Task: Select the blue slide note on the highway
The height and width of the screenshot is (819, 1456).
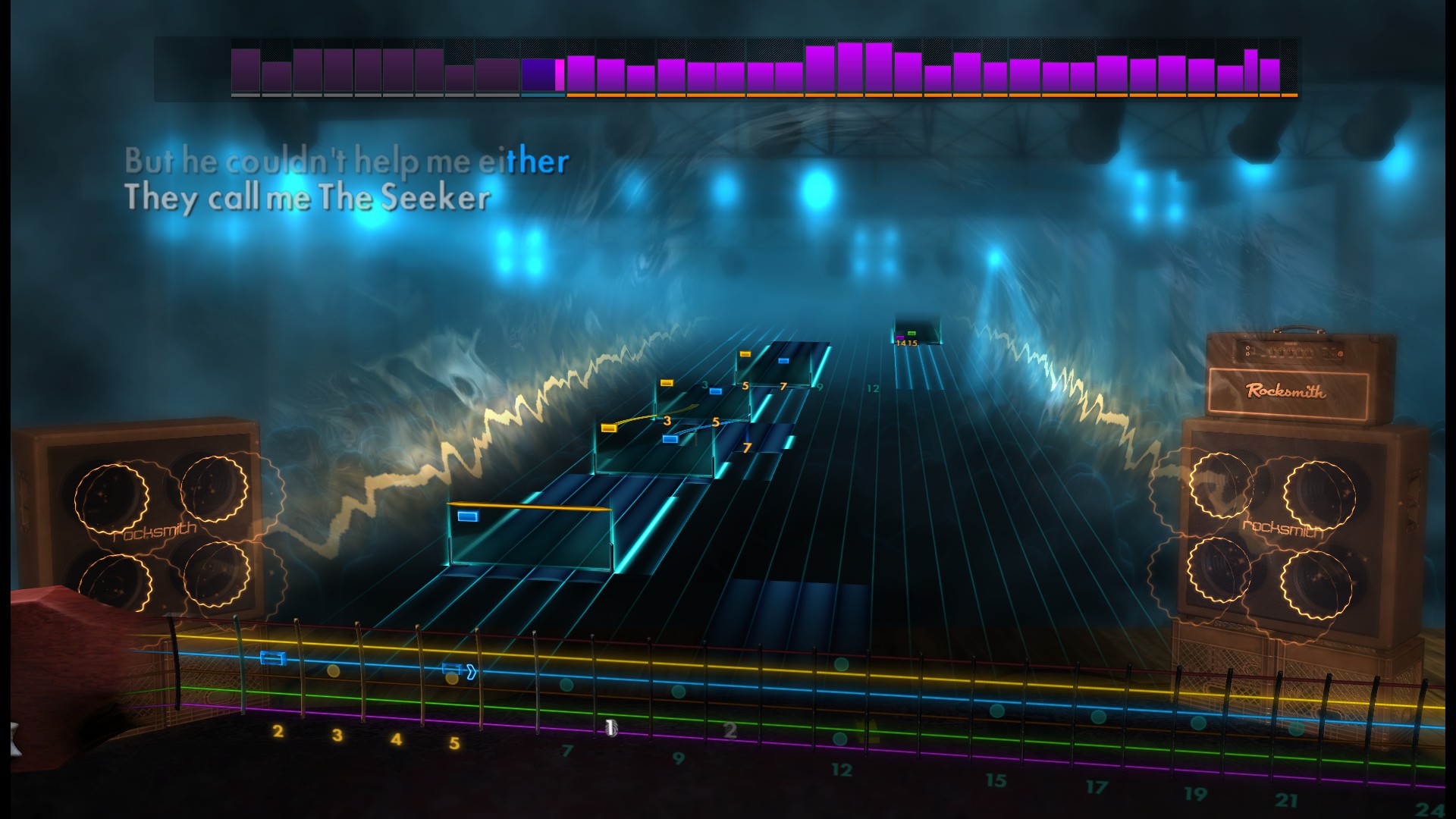Action: 670,438
